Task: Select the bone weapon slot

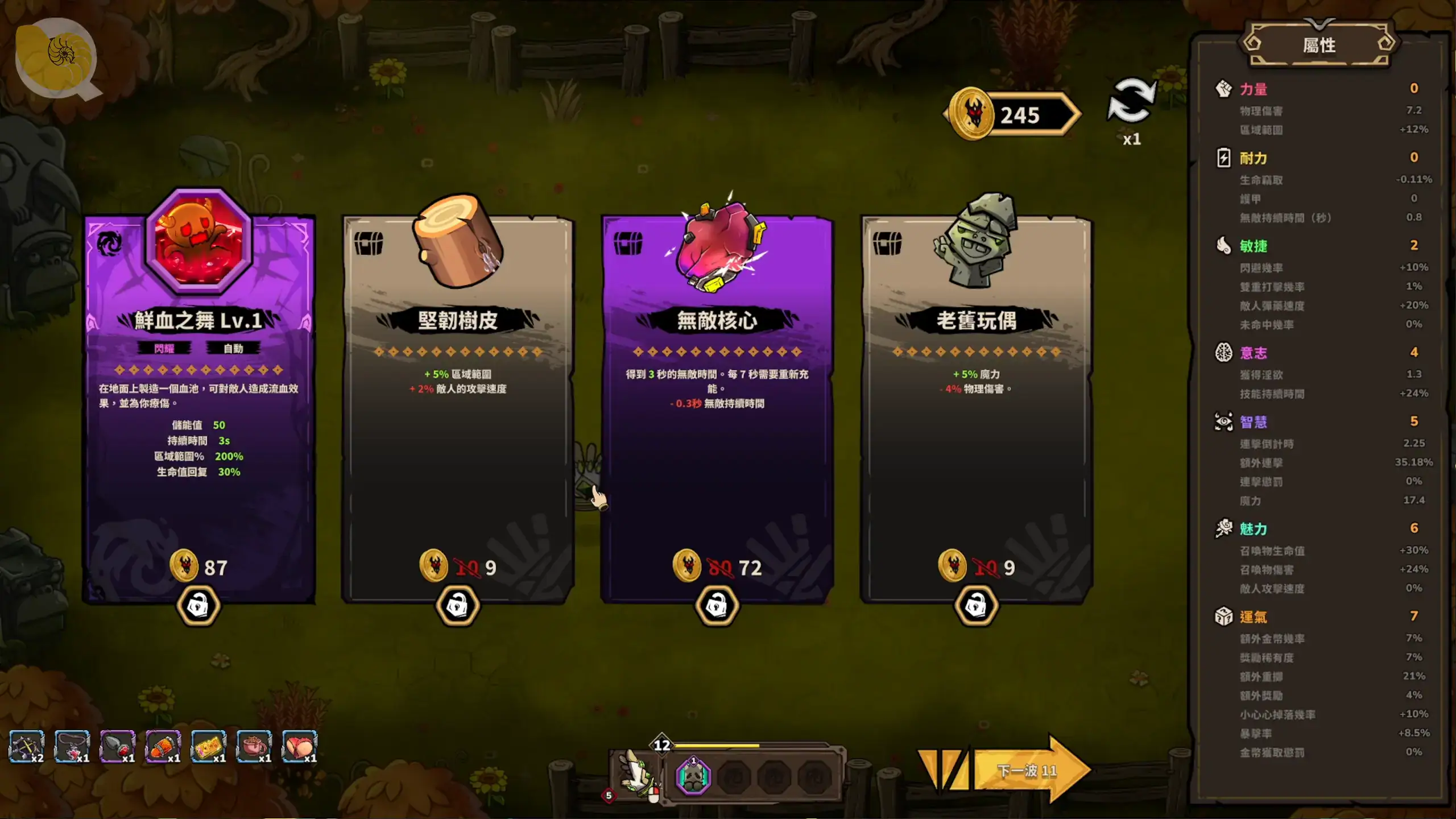Action: 636,773
